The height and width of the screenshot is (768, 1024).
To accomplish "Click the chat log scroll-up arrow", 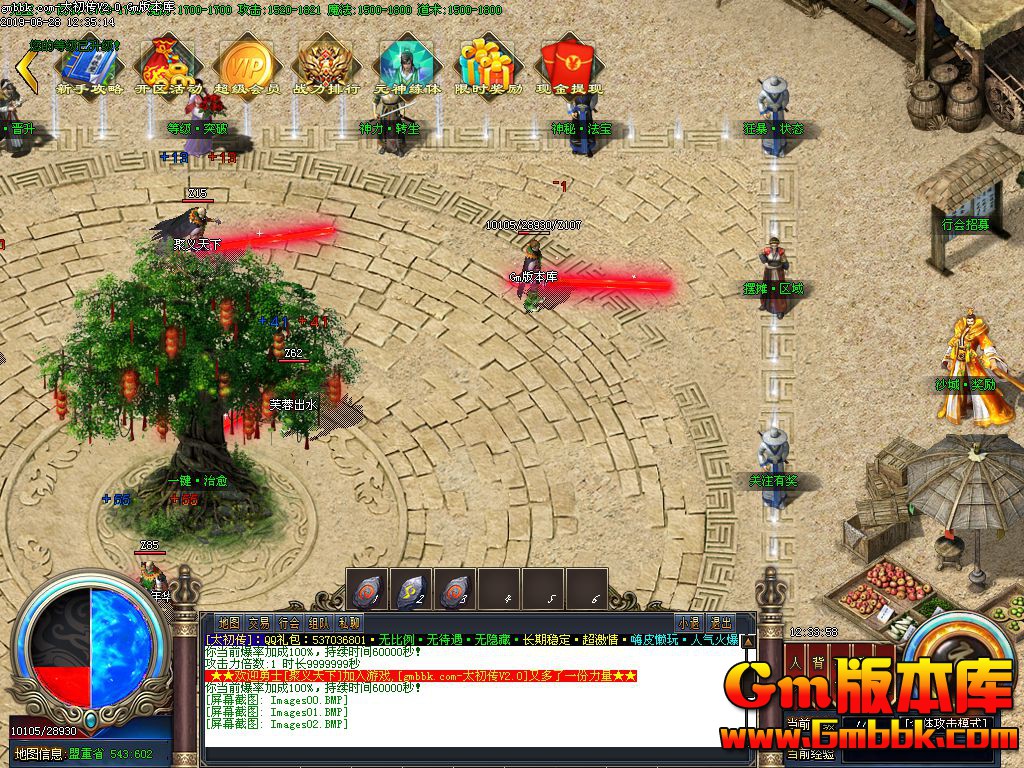I will click(747, 641).
